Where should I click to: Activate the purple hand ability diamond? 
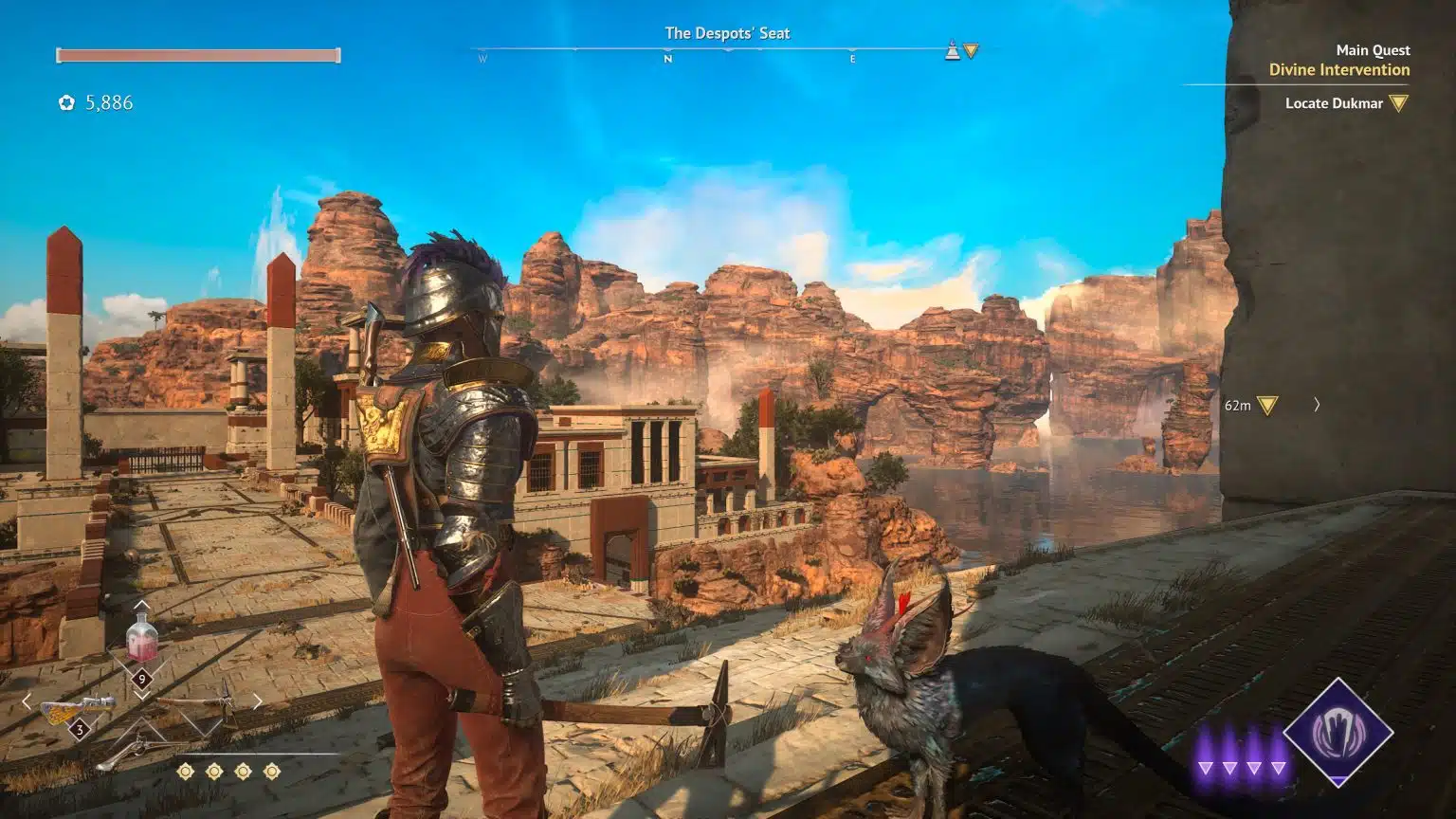1338,732
